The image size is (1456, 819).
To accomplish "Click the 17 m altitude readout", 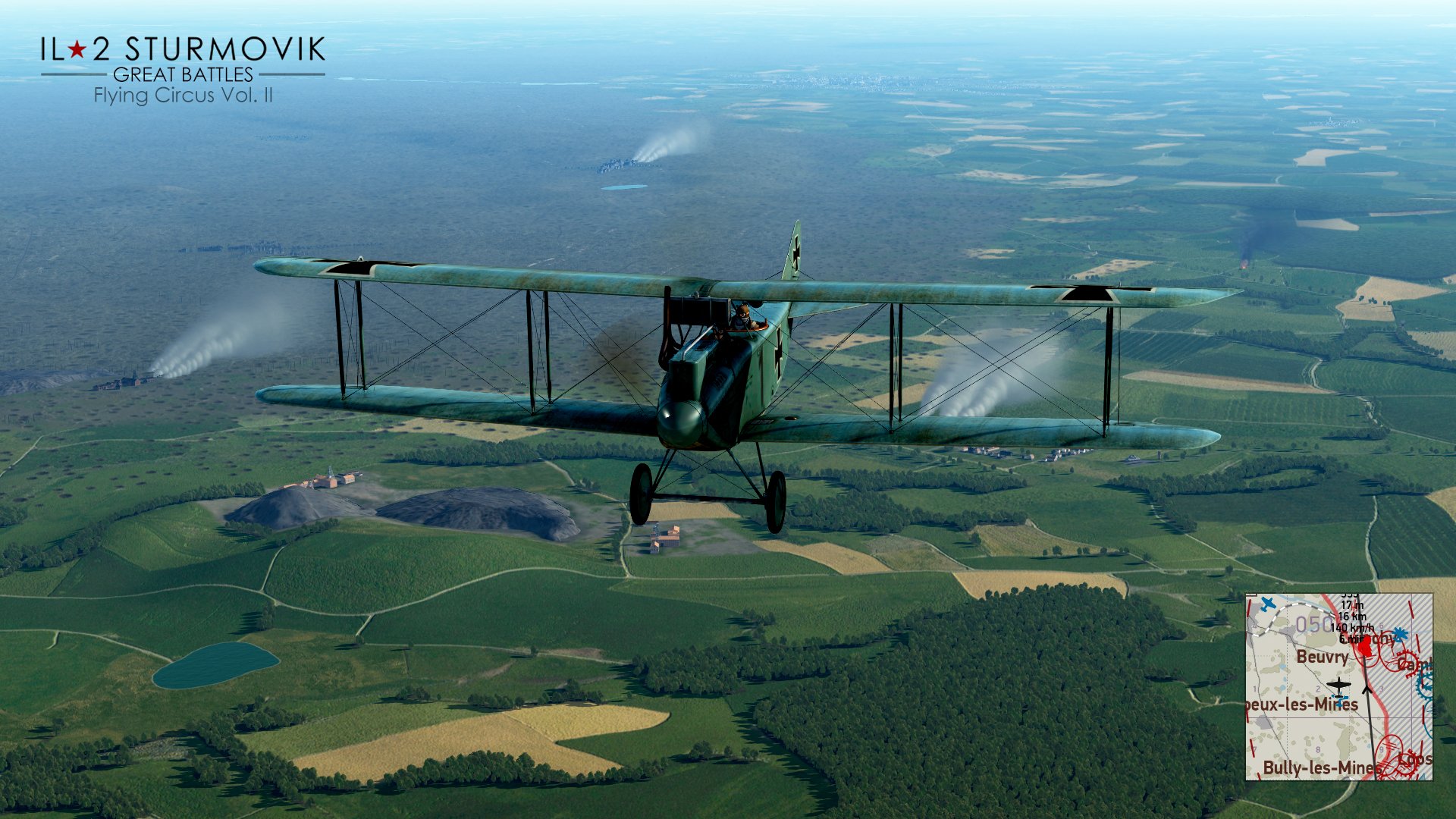I will [x=1353, y=605].
